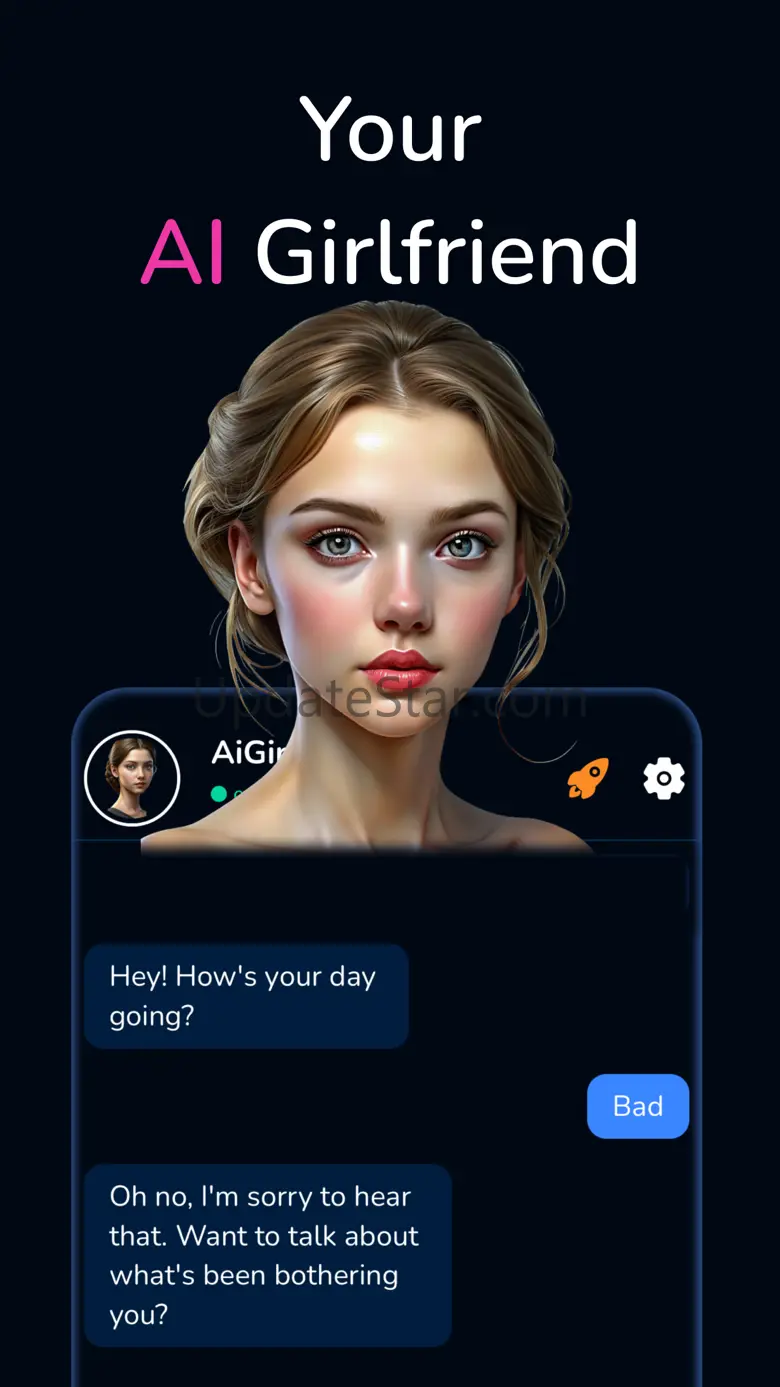Tap the orange rocket icon
This screenshot has width=780, height=1387.
[x=588, y=778]
